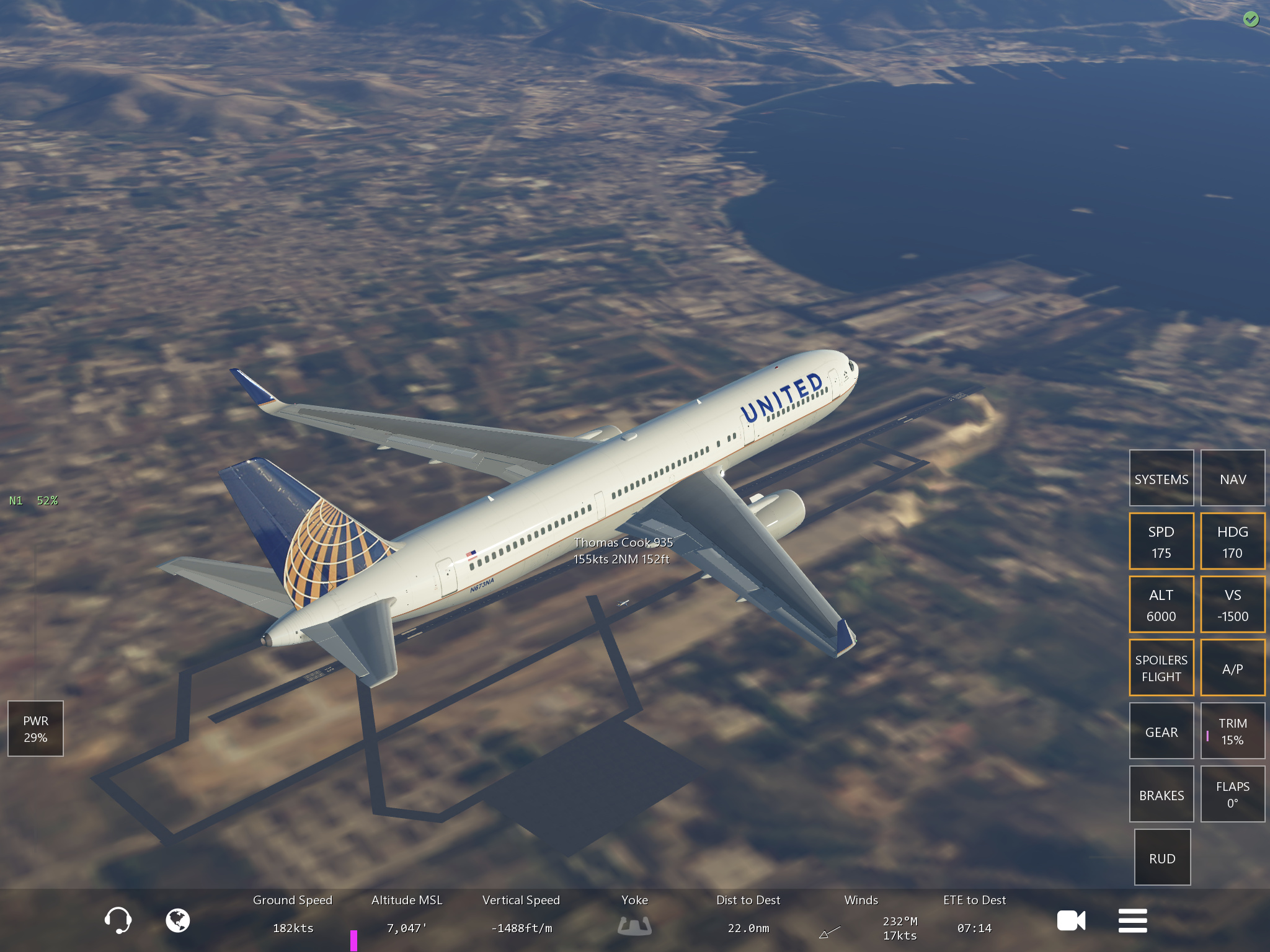Apply the BRAKES button
Image resolution: width=1270 pixels, height=952 pixels.
(x=1161, y=795)
